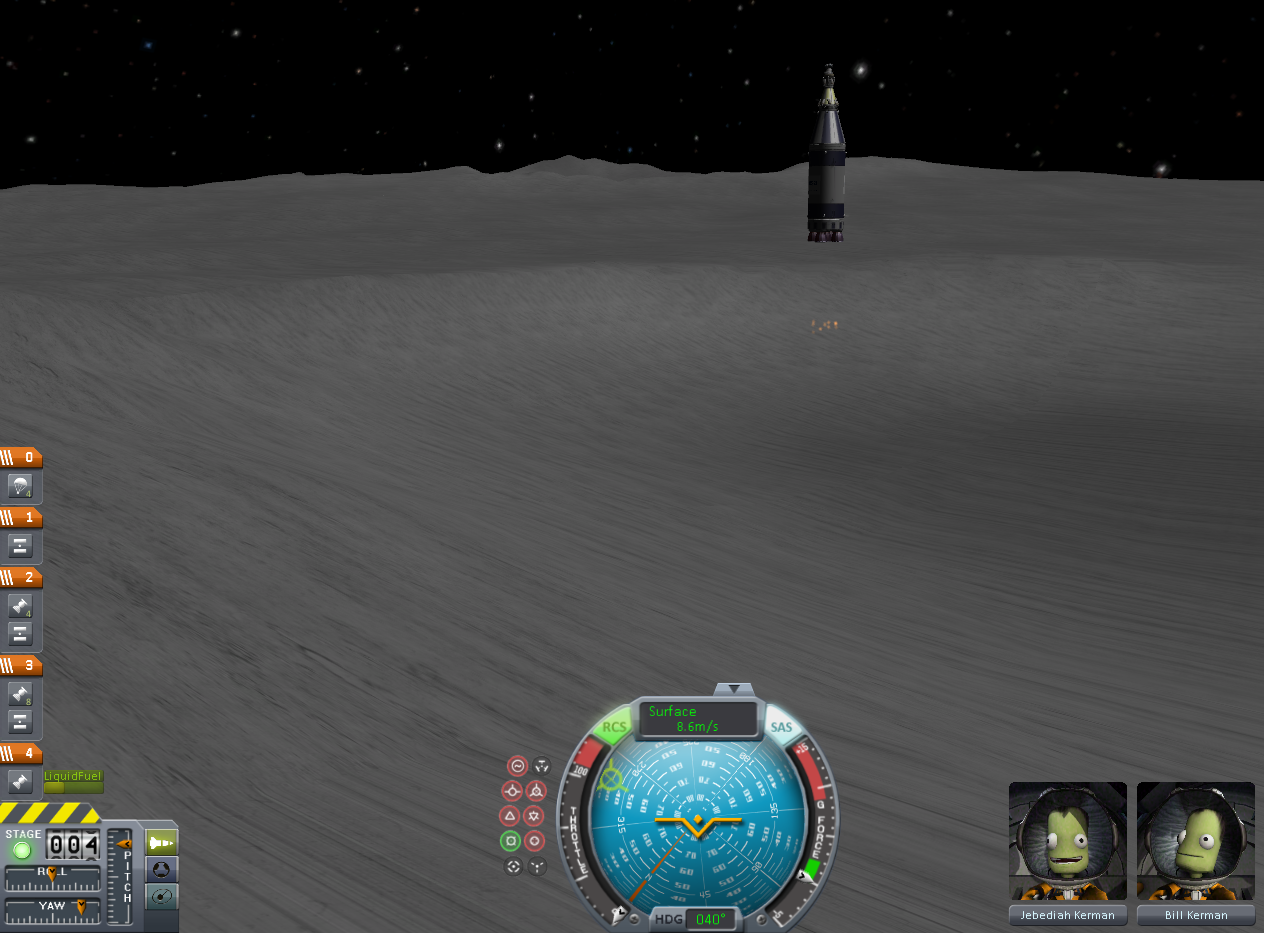Click the orange stage 2 header
Viewport: 1264px width, 933px height.
tap(21, 578)
